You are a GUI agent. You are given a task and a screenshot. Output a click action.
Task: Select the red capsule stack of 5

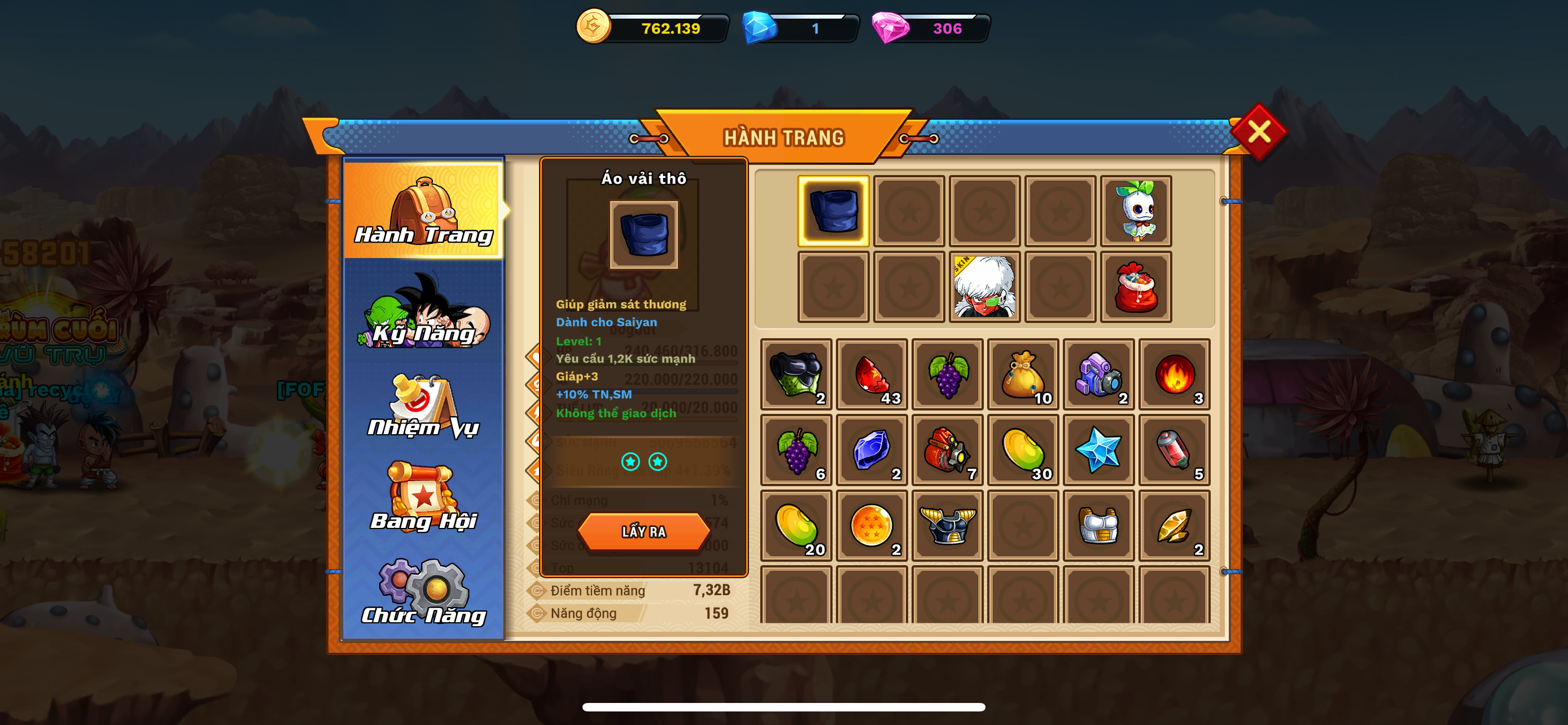pos(1174,450)
